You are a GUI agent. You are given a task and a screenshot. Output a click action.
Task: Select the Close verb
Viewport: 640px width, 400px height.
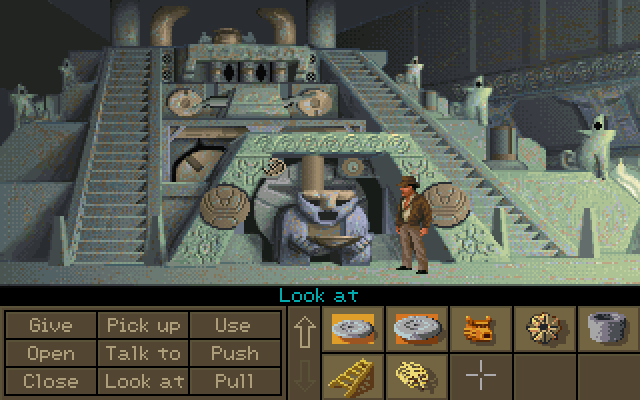[51, 381]
